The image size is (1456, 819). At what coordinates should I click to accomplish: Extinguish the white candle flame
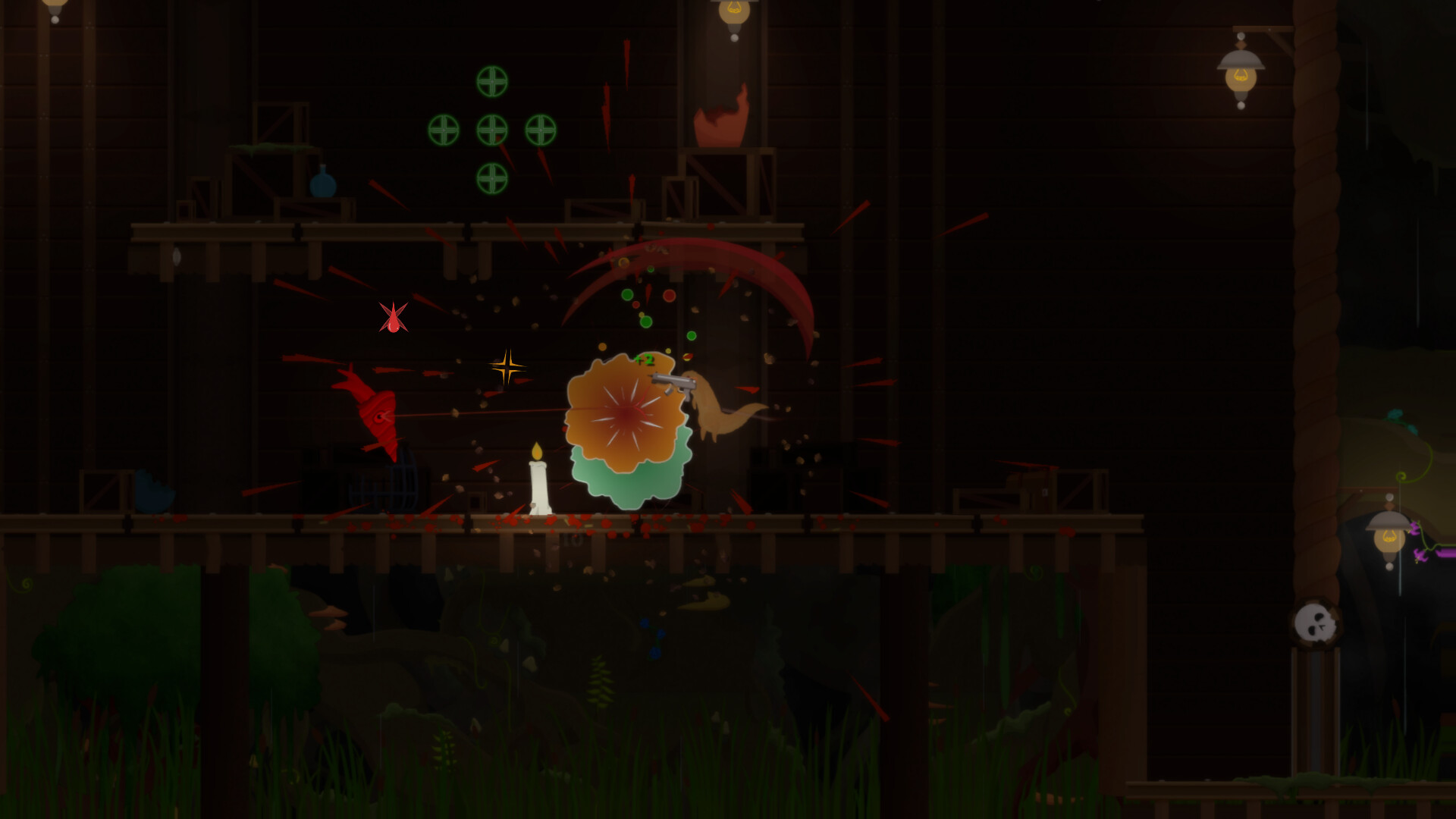coord(538,451)
